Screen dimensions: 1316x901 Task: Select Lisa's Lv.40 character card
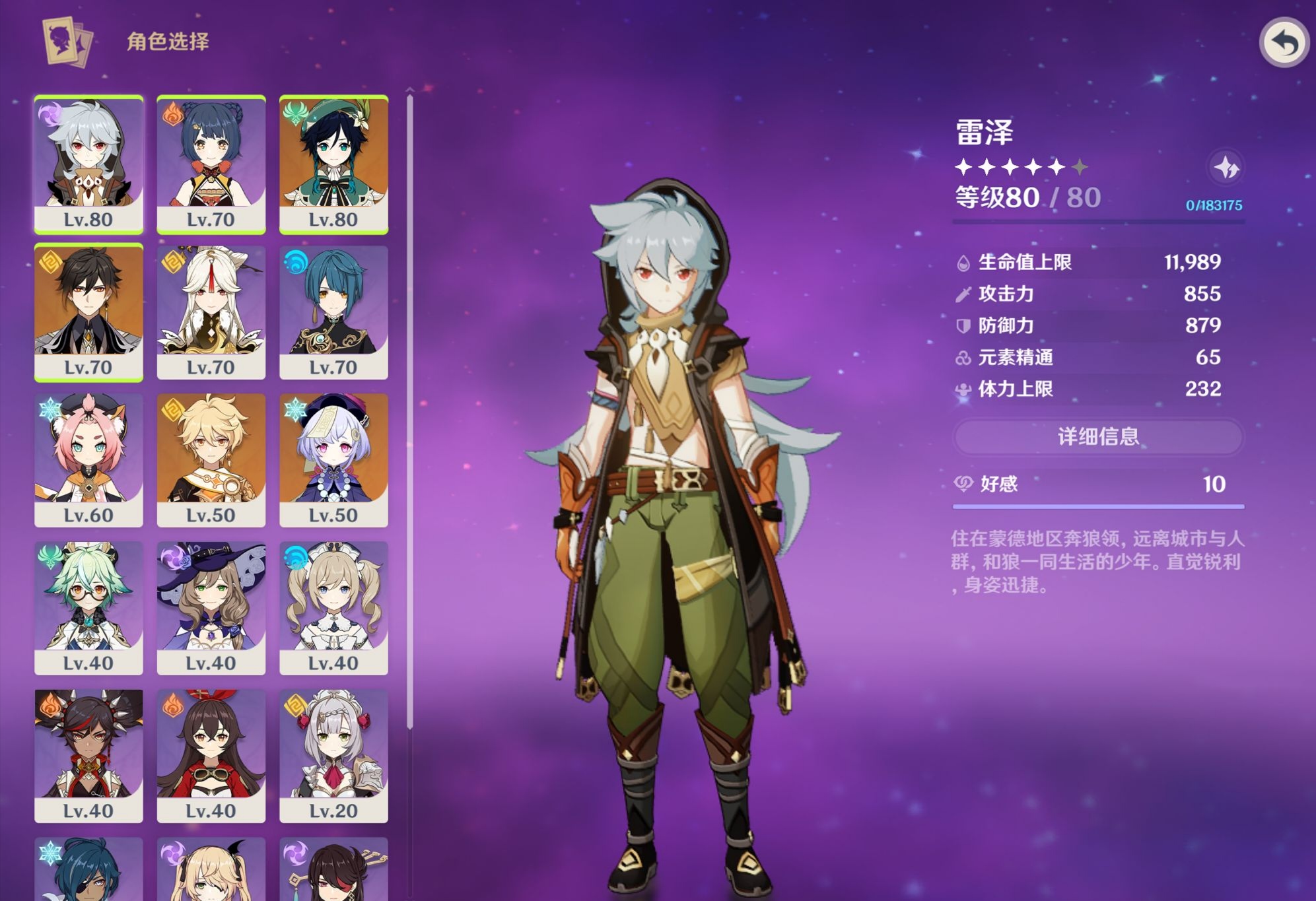pos(211,607)
